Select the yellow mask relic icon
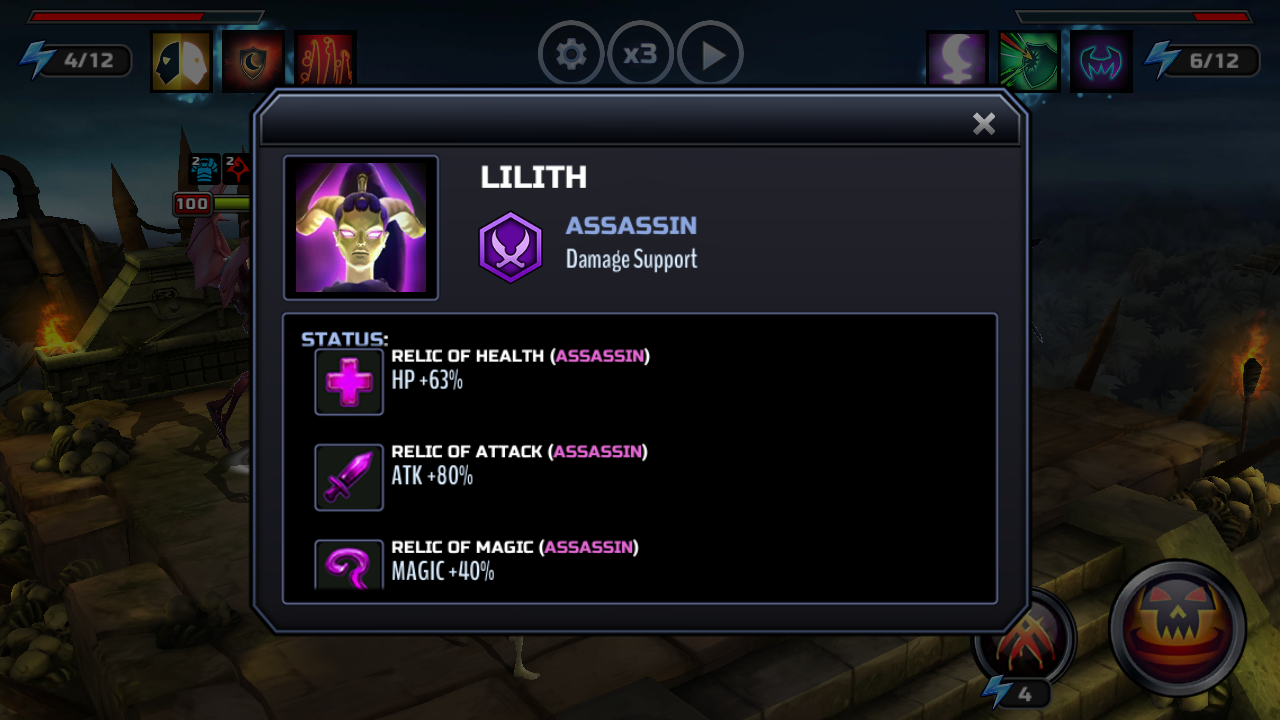The height and width of the screenshot is (720, 1280). (181, 62)
